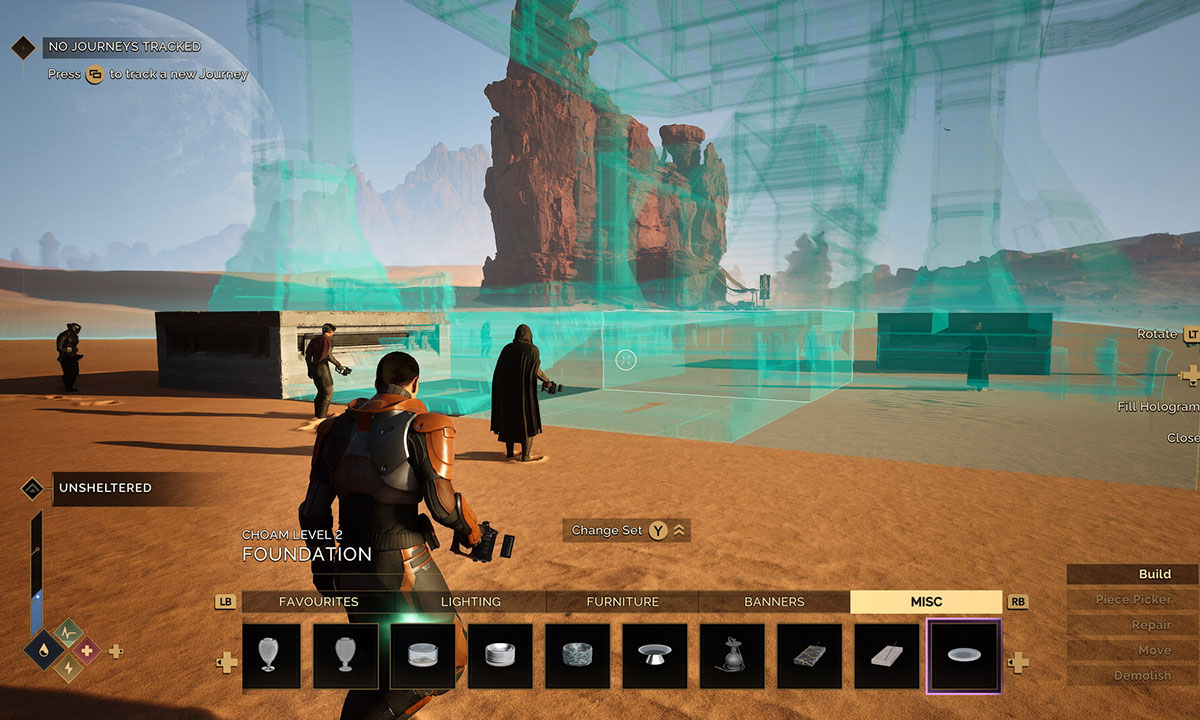Open the No Journeys Tracked tracker
Viewport: 1200px width, 720px height.
124,47
